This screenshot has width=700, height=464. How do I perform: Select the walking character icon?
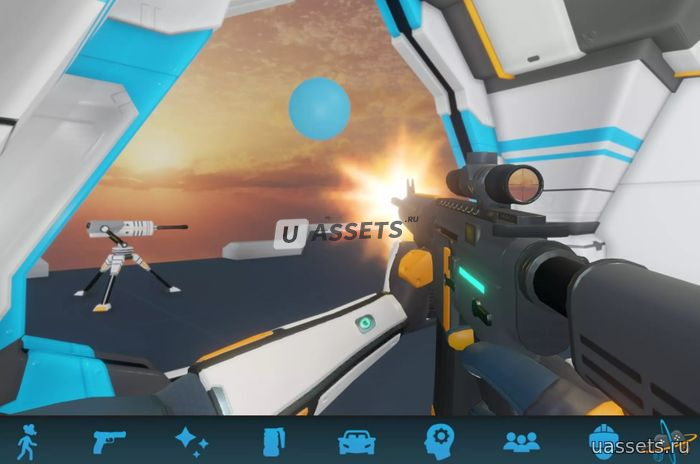27,439
